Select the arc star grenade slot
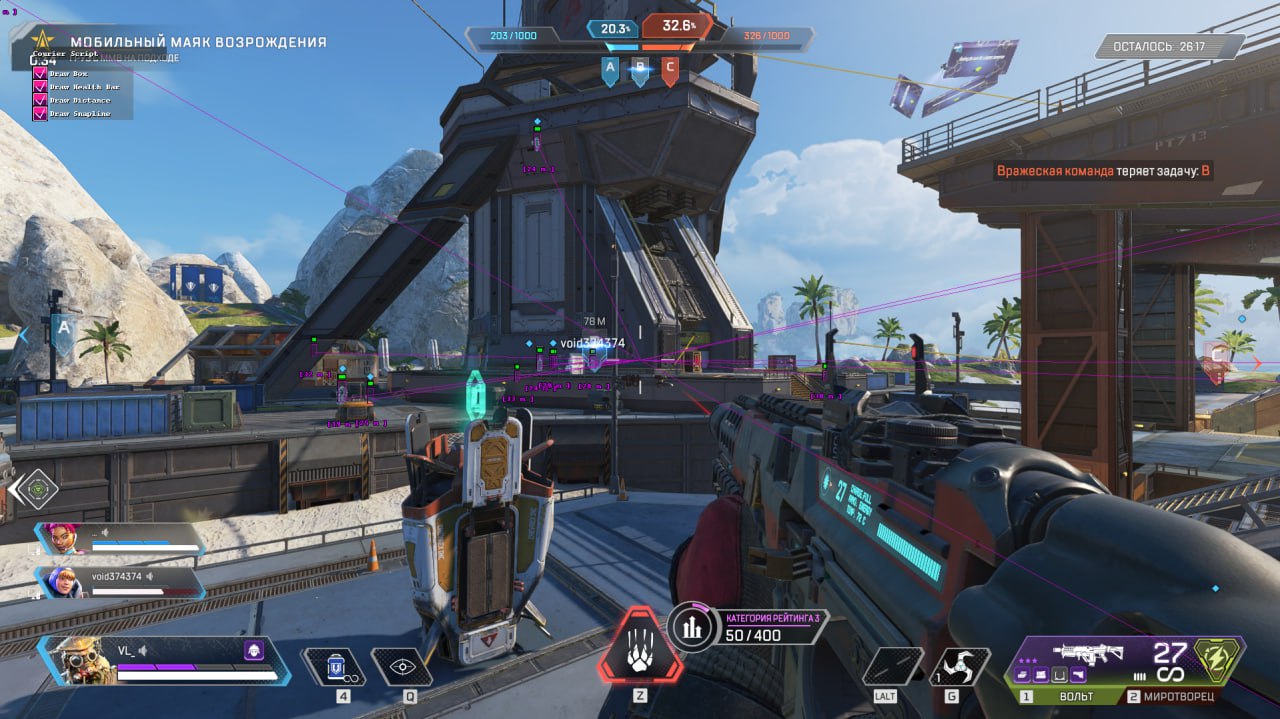 pyautogui.click(x=961, y=667)
